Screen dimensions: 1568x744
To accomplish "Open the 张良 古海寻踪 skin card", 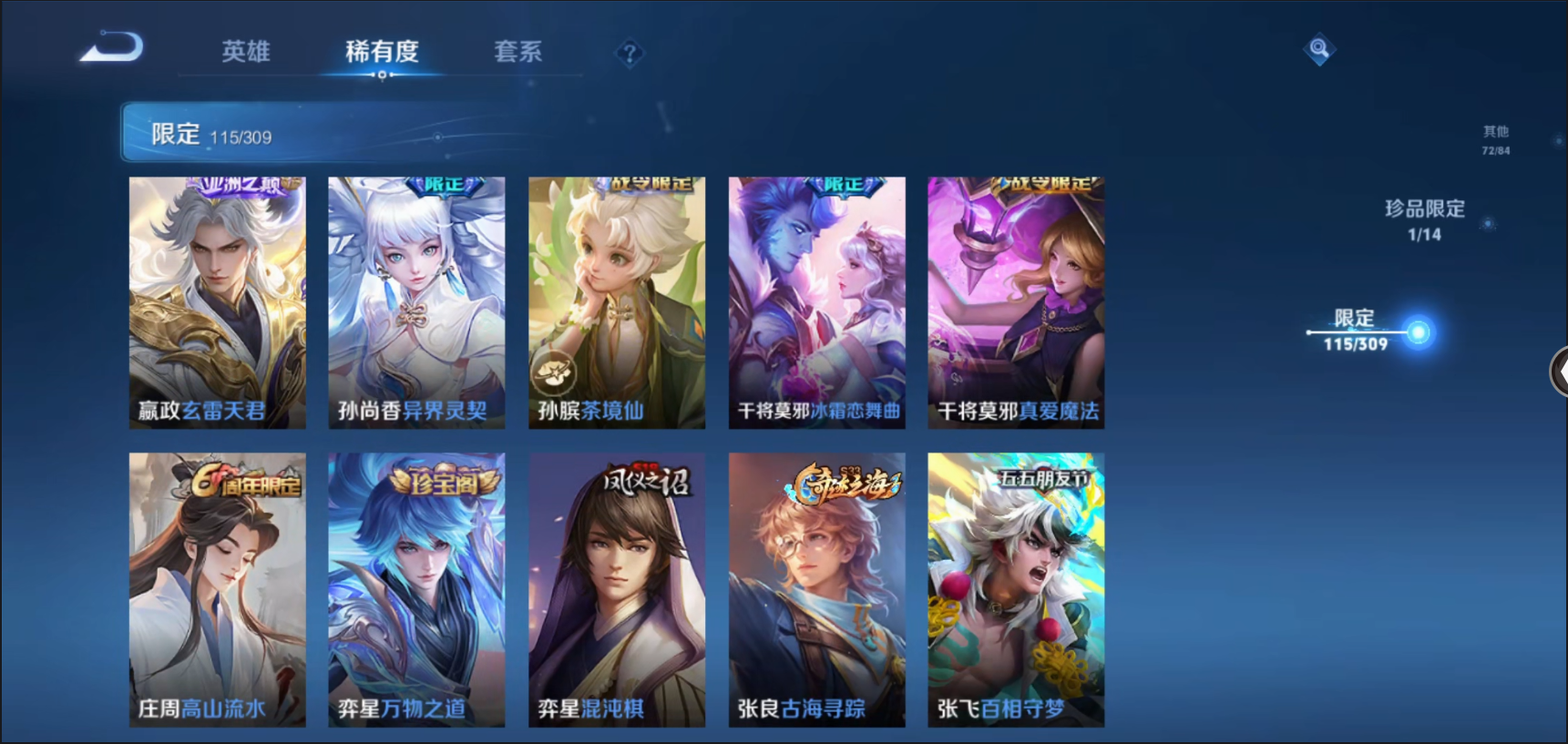I will 816,589.
